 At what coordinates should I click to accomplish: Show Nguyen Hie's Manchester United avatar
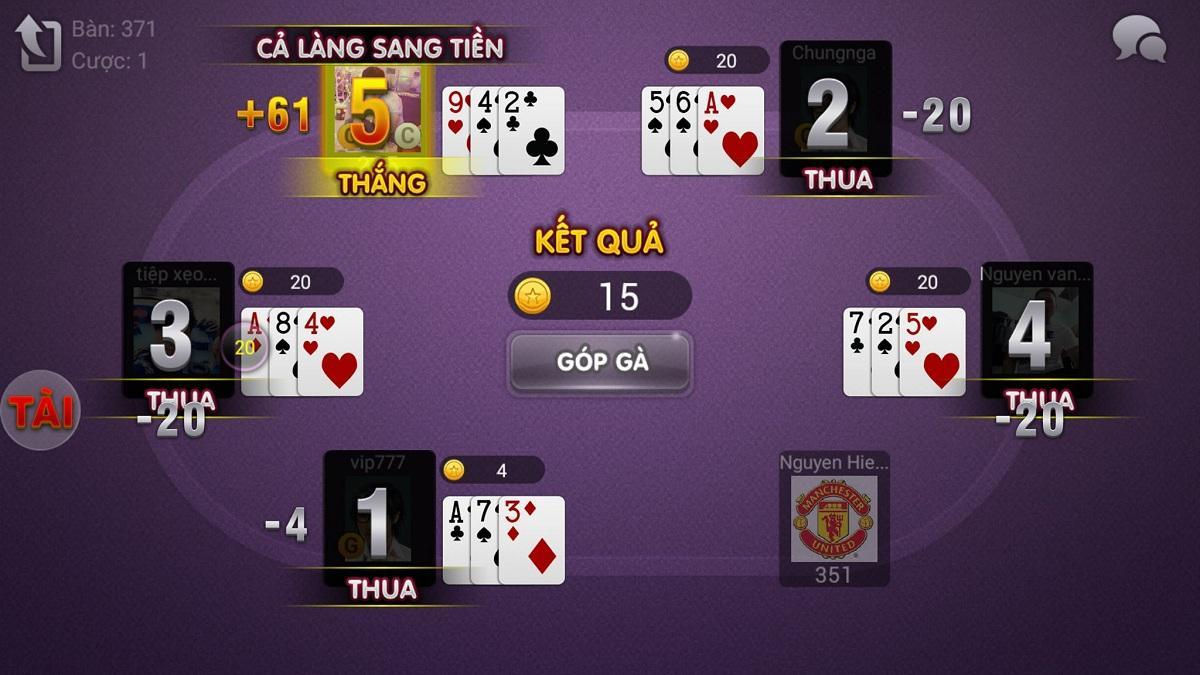coord(834,518)
